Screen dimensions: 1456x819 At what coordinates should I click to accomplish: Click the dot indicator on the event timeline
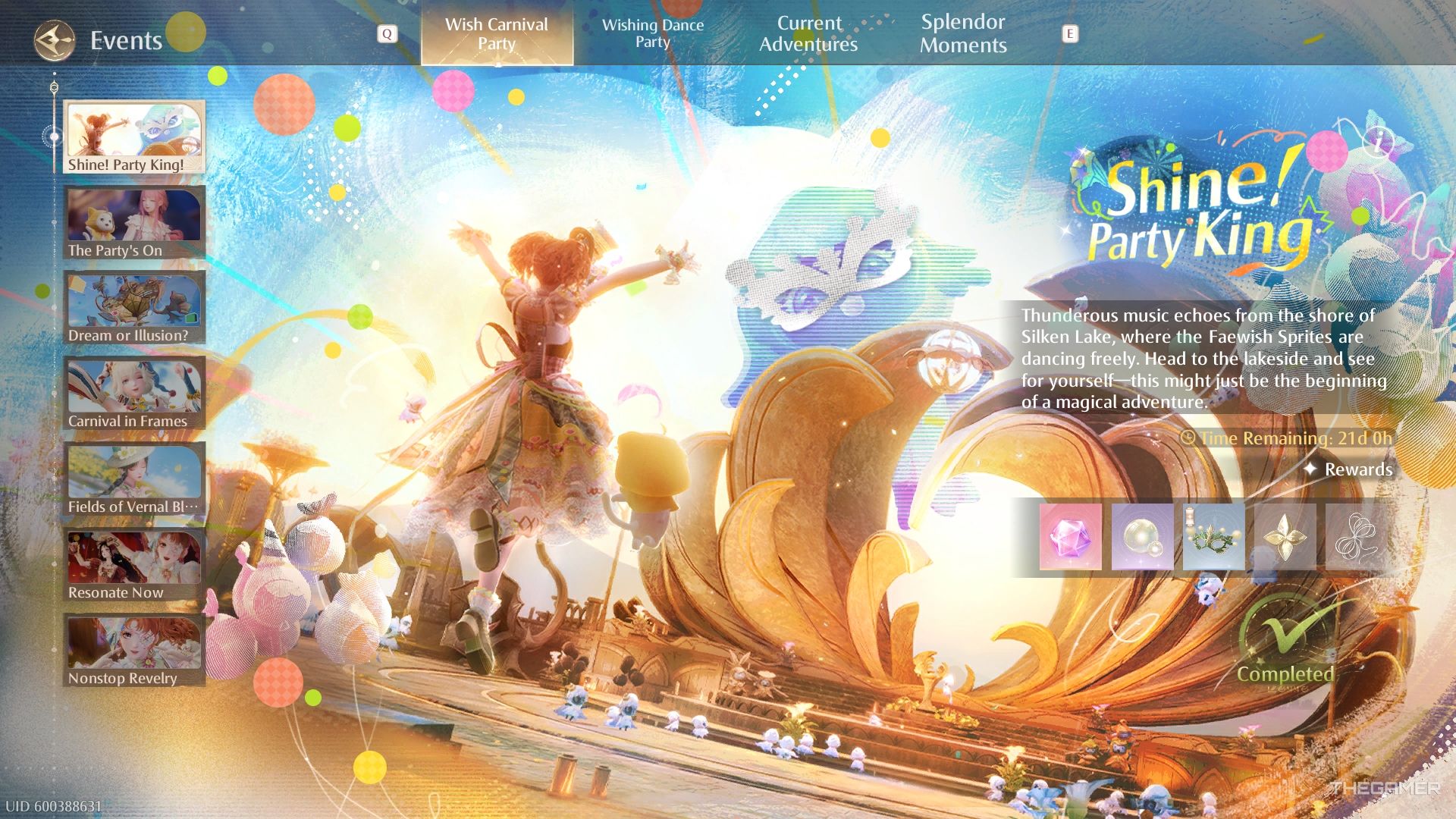pyautogui.click(x=54, y=135)
